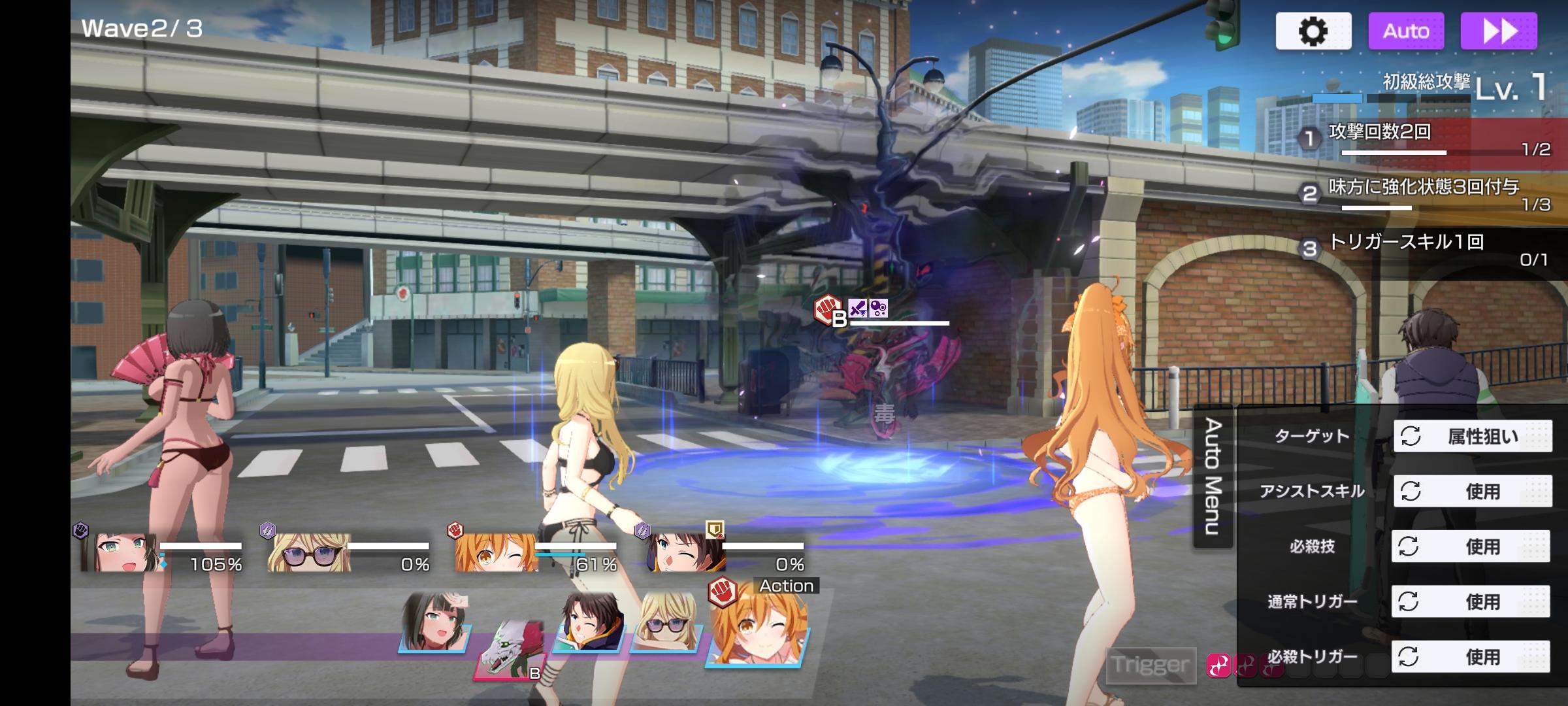This screenshot has width=1568, height=706.
Task: Target the enemy's fist attribute marker
Action: (828, 309)
